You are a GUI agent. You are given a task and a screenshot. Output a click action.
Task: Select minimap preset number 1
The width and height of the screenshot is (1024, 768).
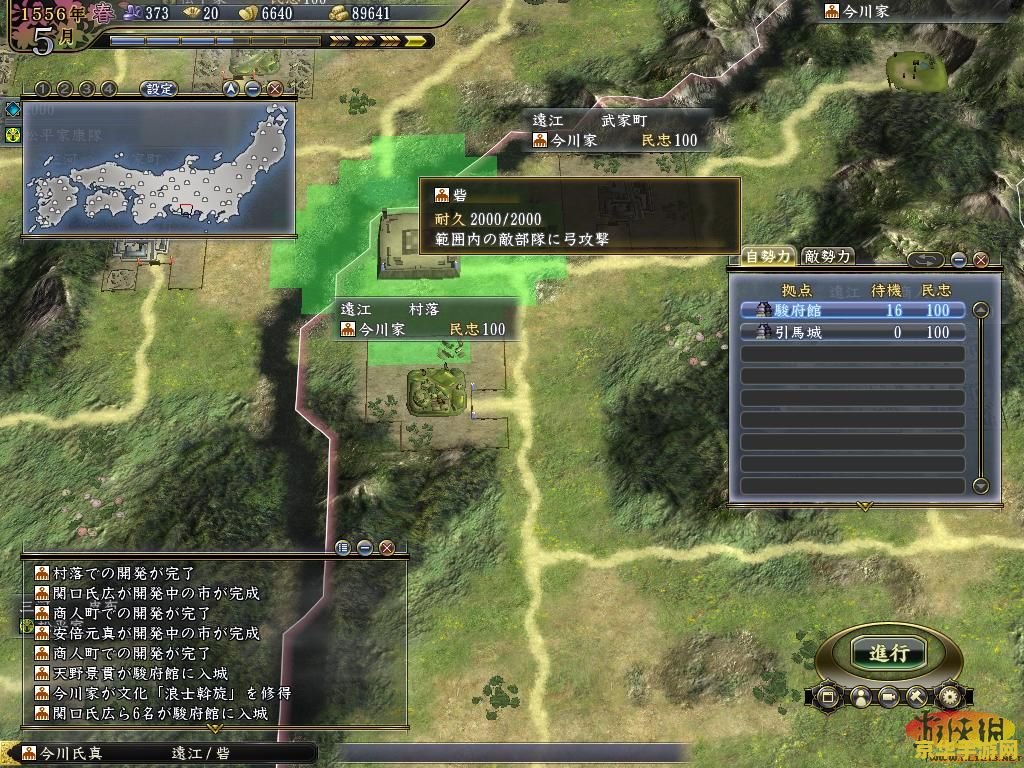pyautogui.click(x=45, y=89)
